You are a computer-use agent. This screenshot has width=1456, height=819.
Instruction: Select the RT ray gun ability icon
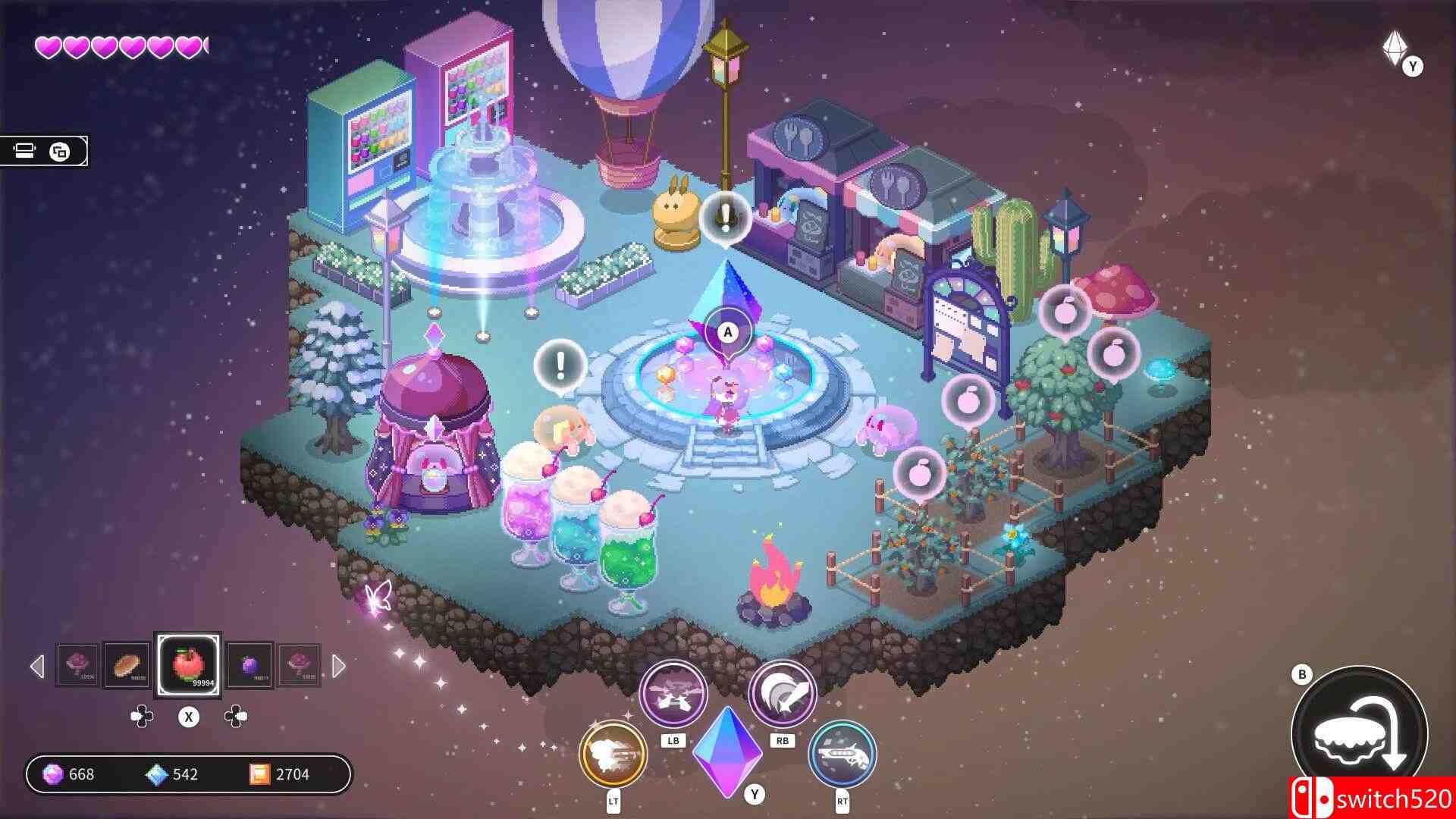point(842,756)
